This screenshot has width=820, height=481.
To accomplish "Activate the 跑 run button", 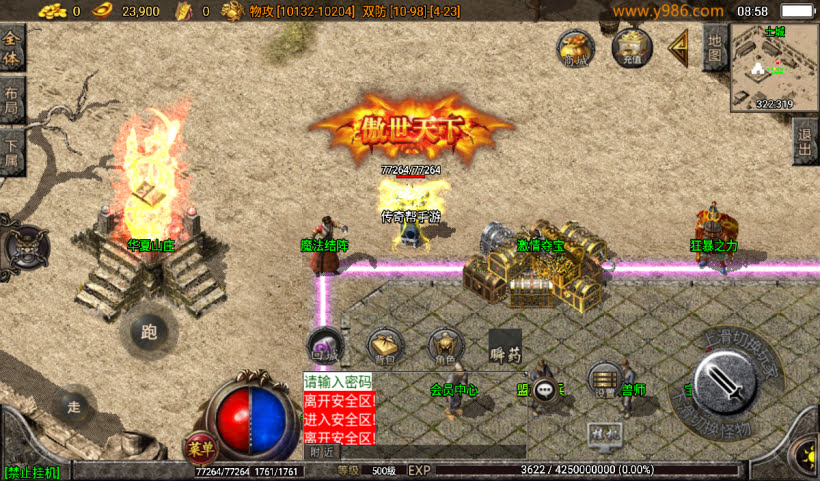I will coord(150,333).
